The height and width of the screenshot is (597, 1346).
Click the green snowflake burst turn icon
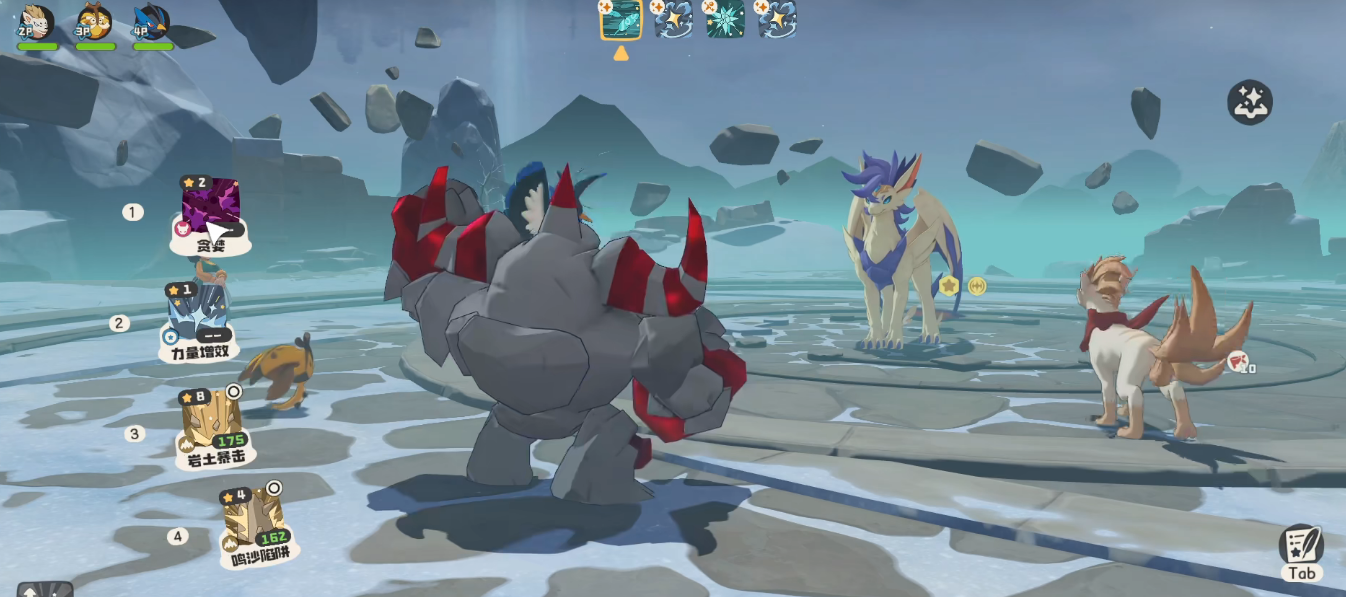pos(725,20)
